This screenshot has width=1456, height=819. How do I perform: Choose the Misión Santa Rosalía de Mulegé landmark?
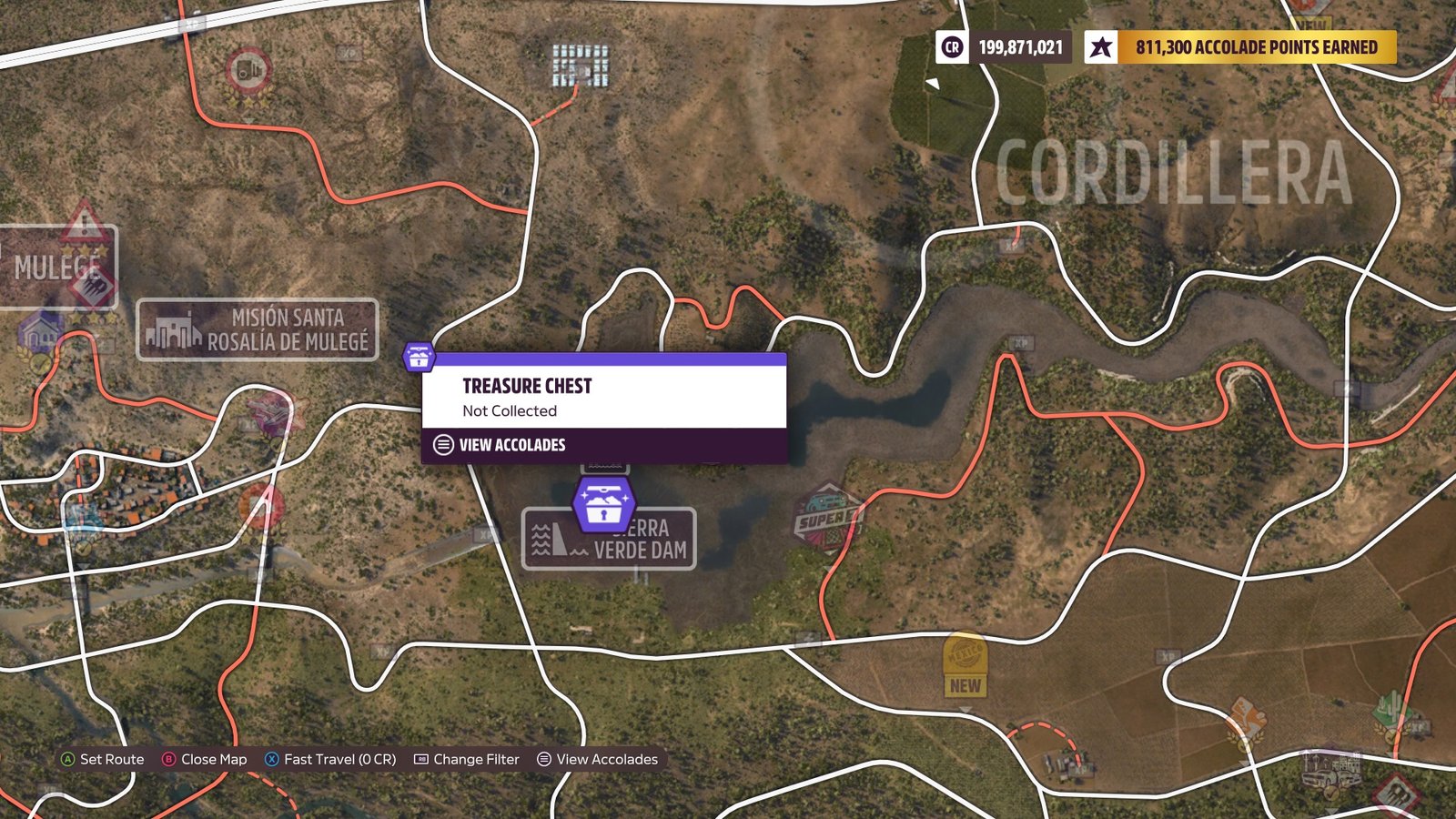(x=258, y=329)
